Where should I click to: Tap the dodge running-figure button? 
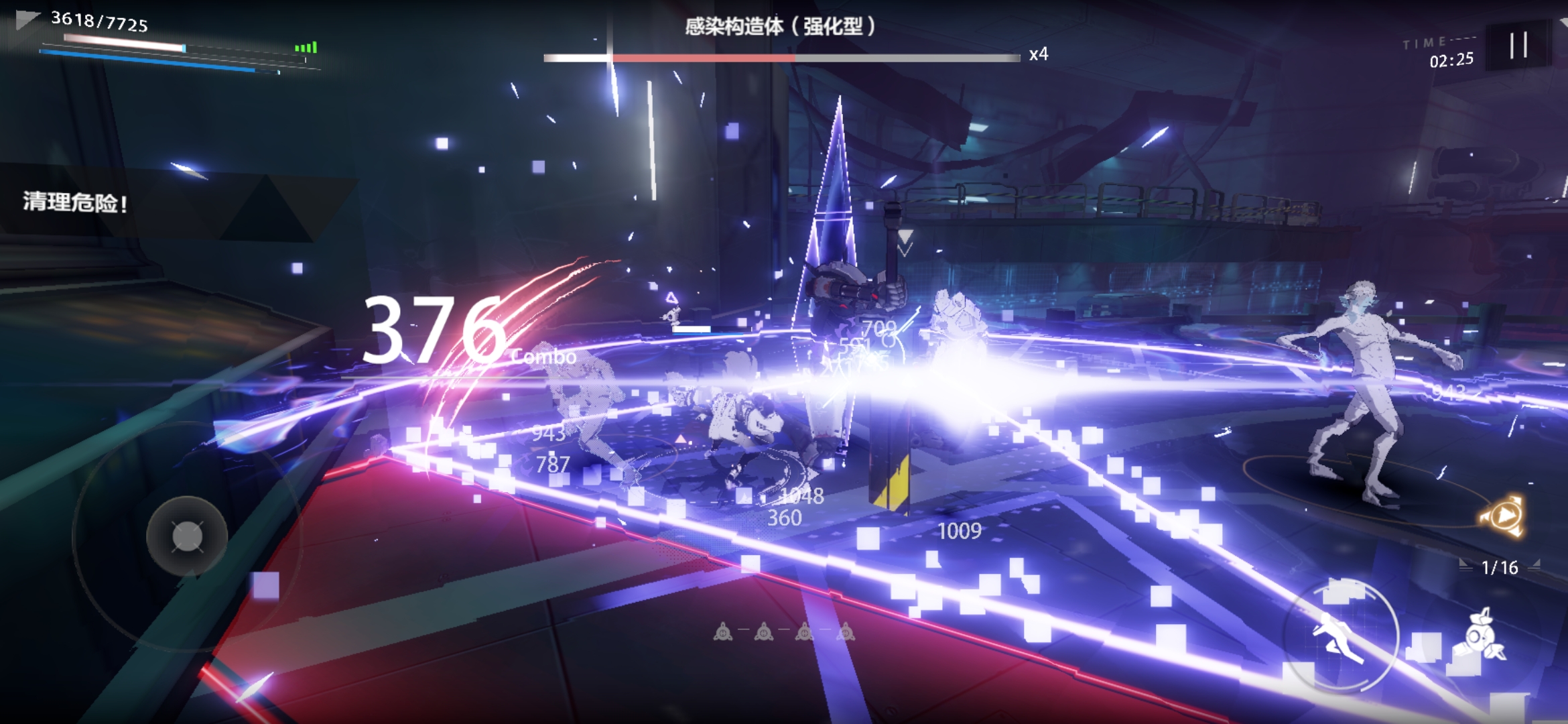1340,634
